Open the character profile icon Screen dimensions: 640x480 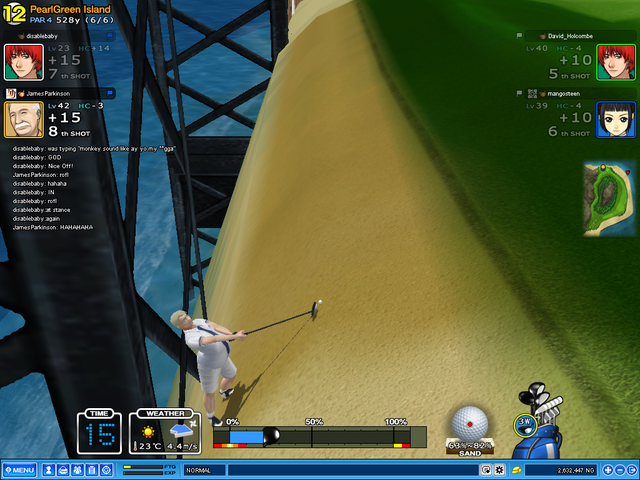pyautogui.click(x=48, y=470)
